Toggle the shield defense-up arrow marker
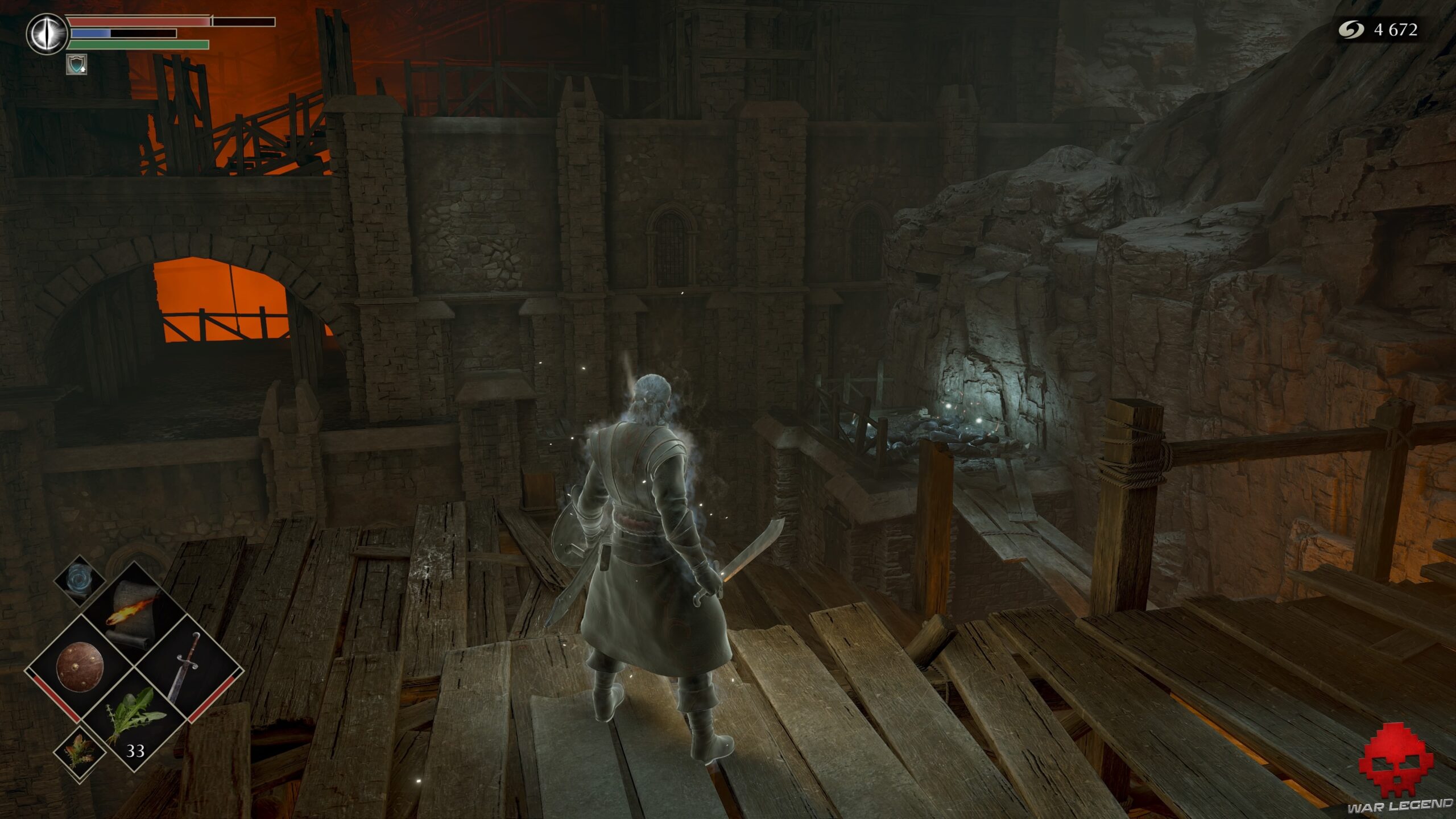Image resolution: width=1456 pixels, height=819 pixels. (83, 72)
